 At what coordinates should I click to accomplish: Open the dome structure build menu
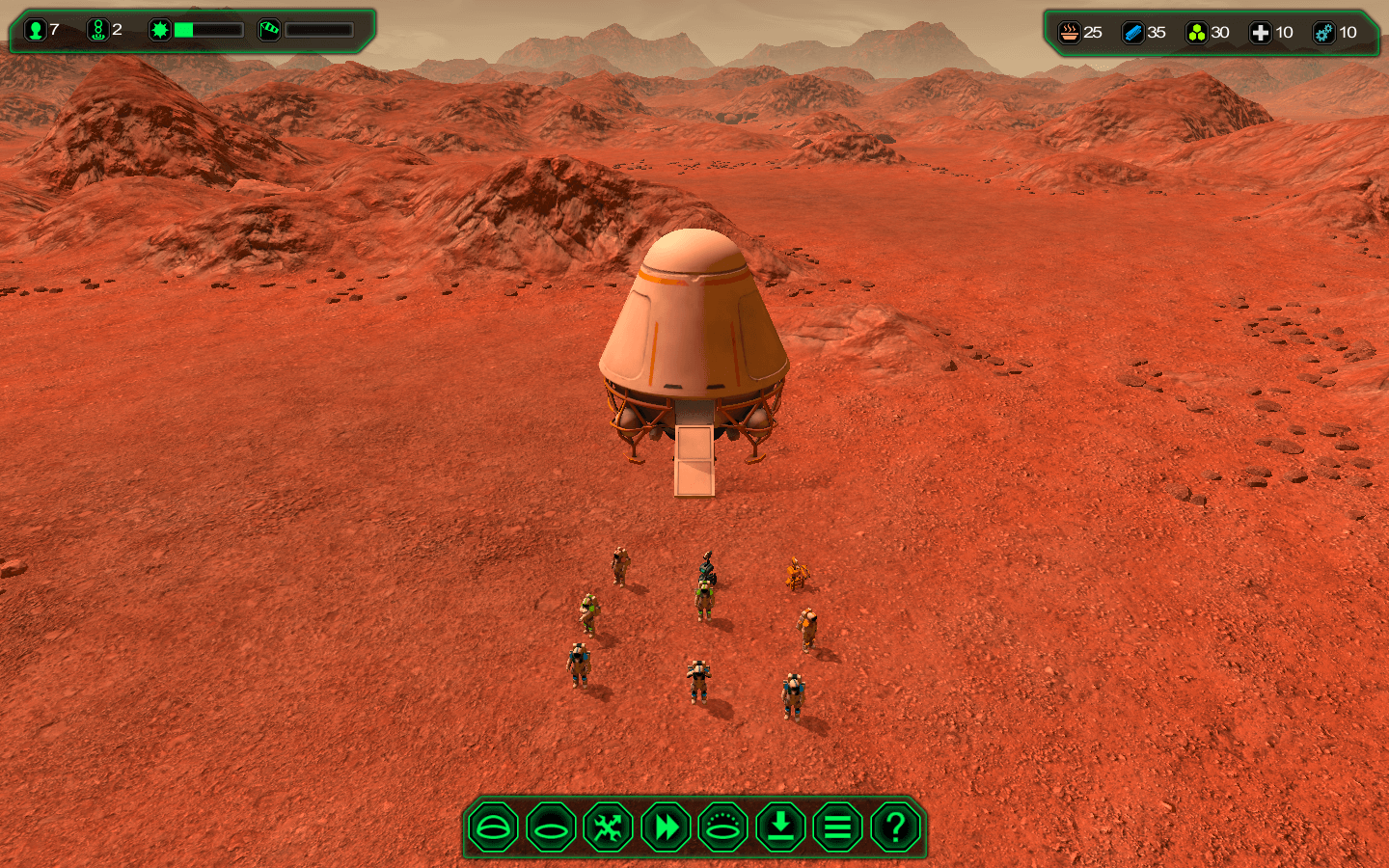493,827
